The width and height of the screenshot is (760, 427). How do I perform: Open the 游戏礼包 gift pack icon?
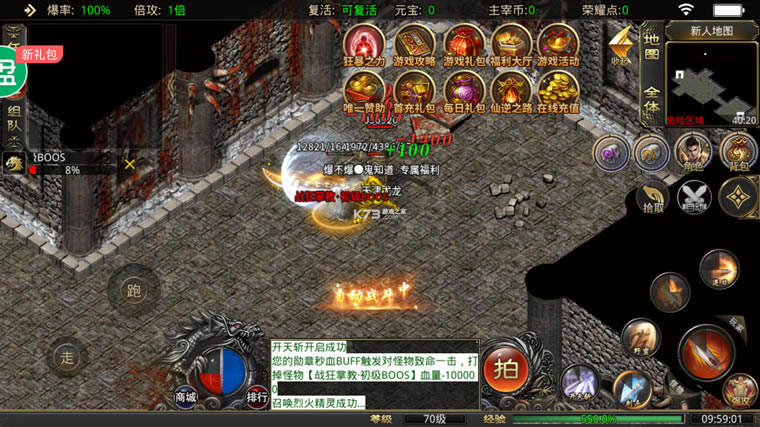click(463, 44)
